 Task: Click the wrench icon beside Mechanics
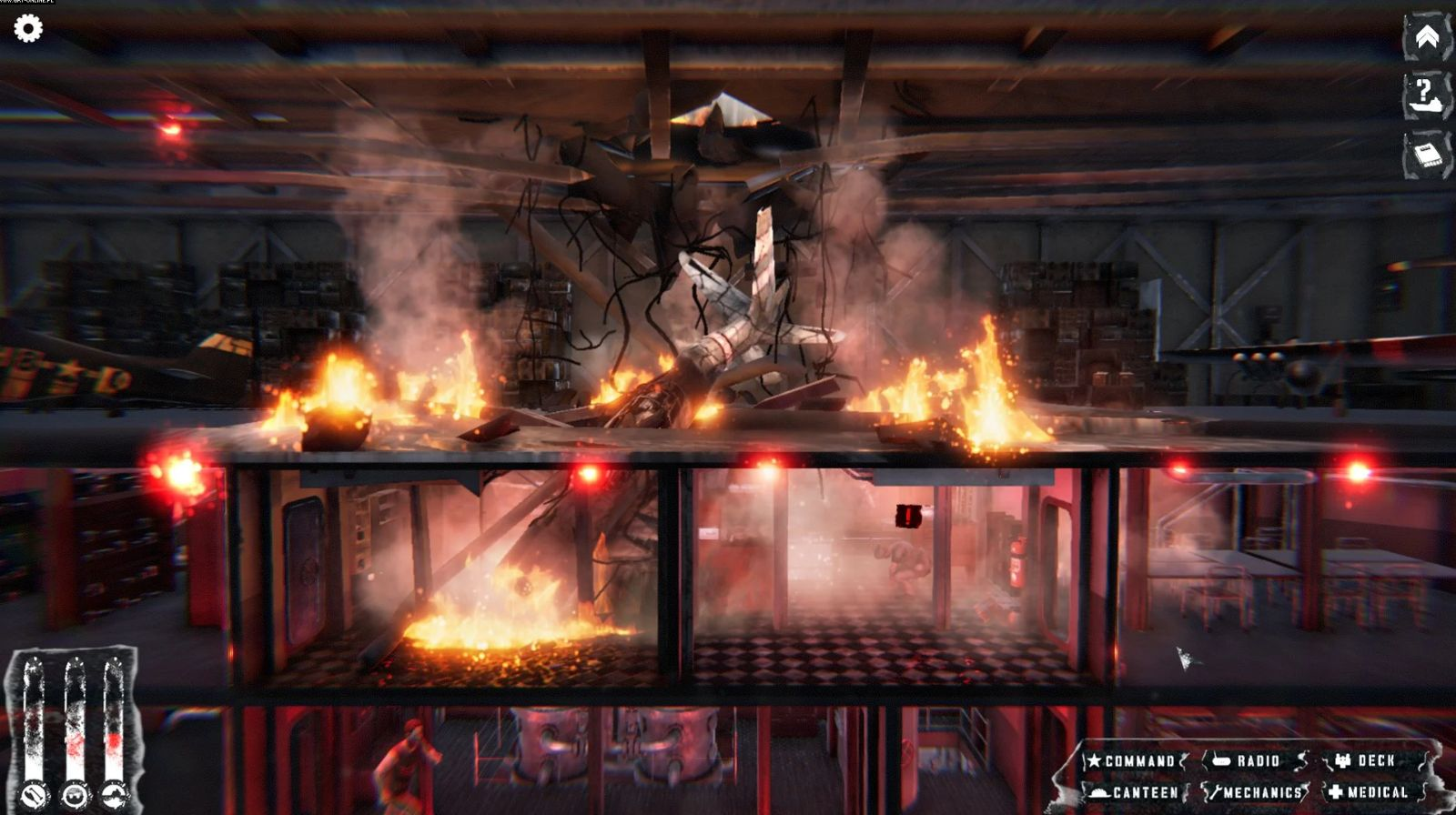point(1217,792)
